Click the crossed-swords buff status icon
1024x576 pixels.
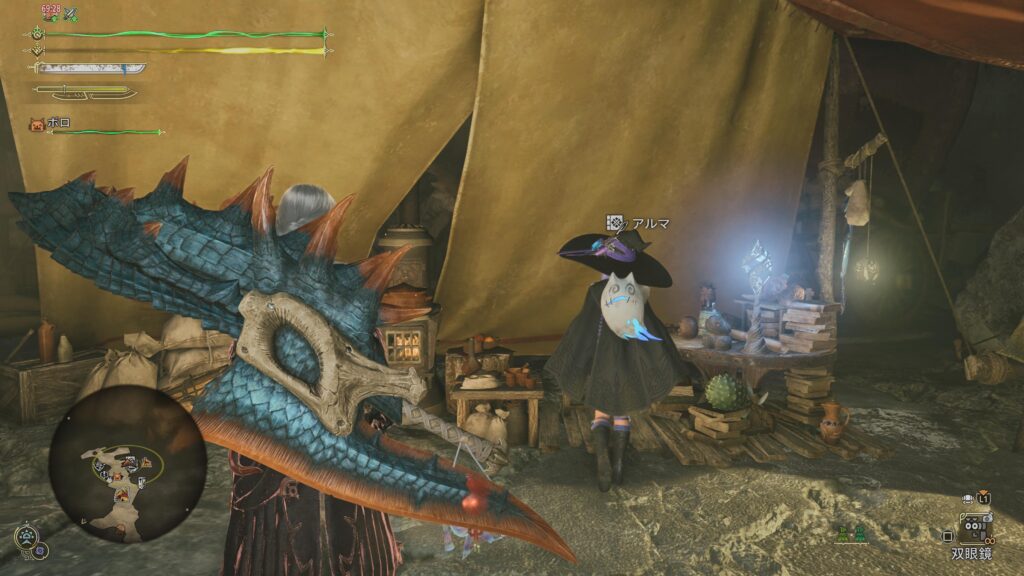coord(71,15)
